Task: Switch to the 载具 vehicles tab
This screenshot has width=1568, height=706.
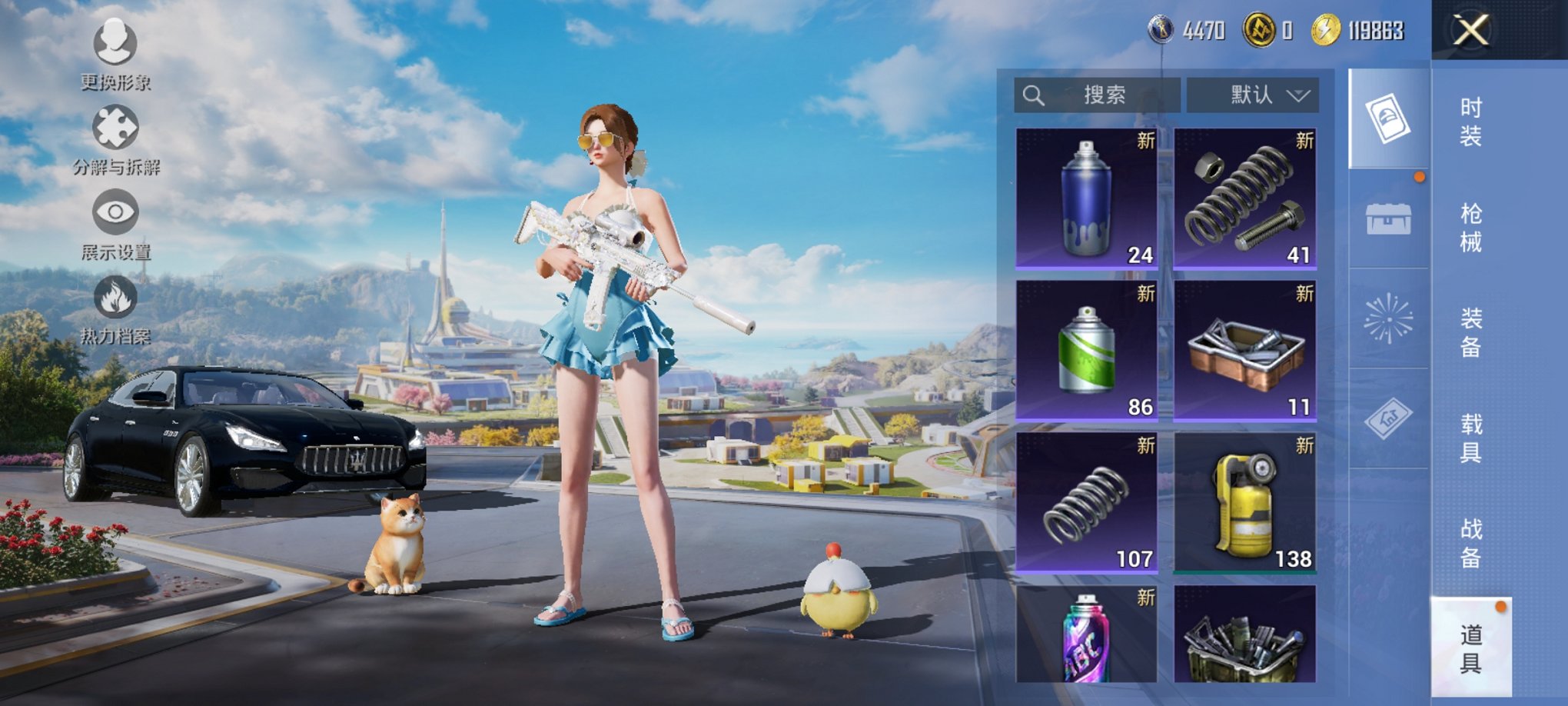Action: point(1470,438)
